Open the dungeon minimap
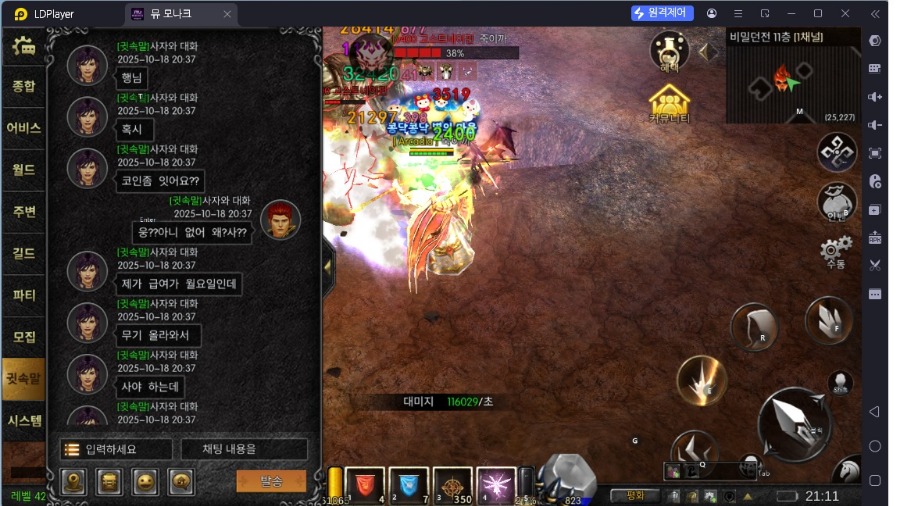 click(x=793, y=82)
